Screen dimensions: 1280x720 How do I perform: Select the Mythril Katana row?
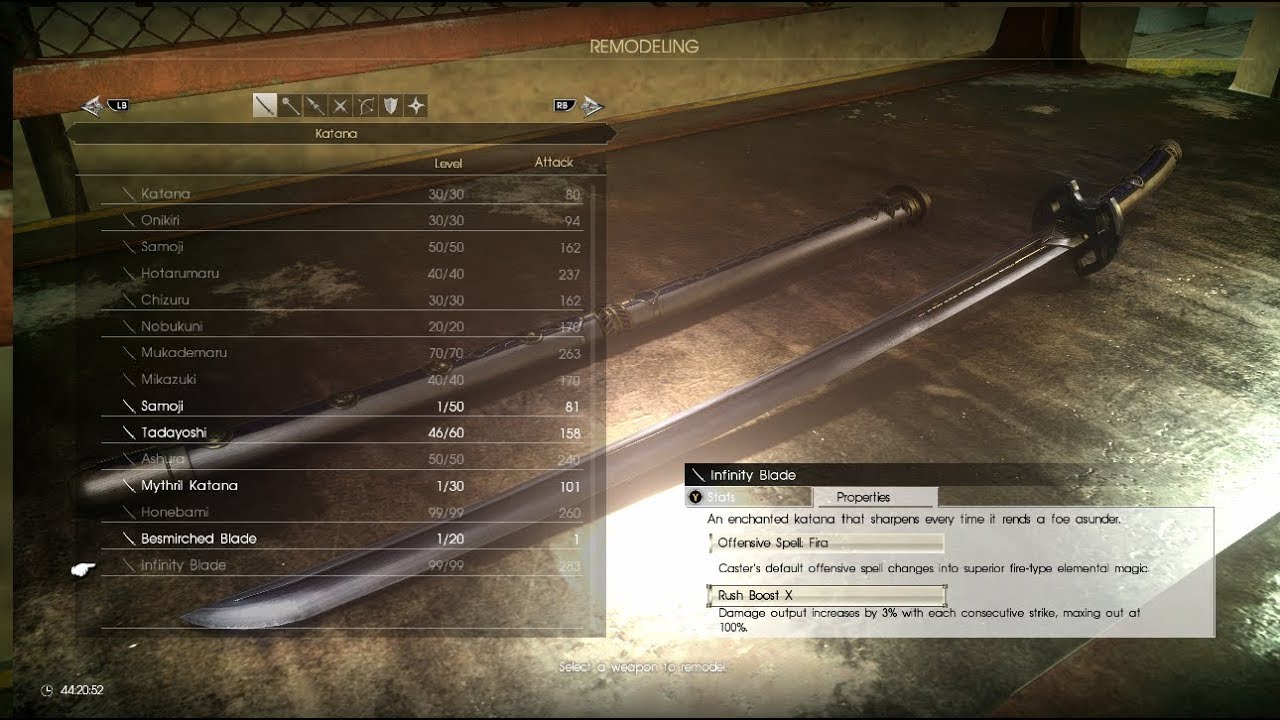(x=340, y=486)
